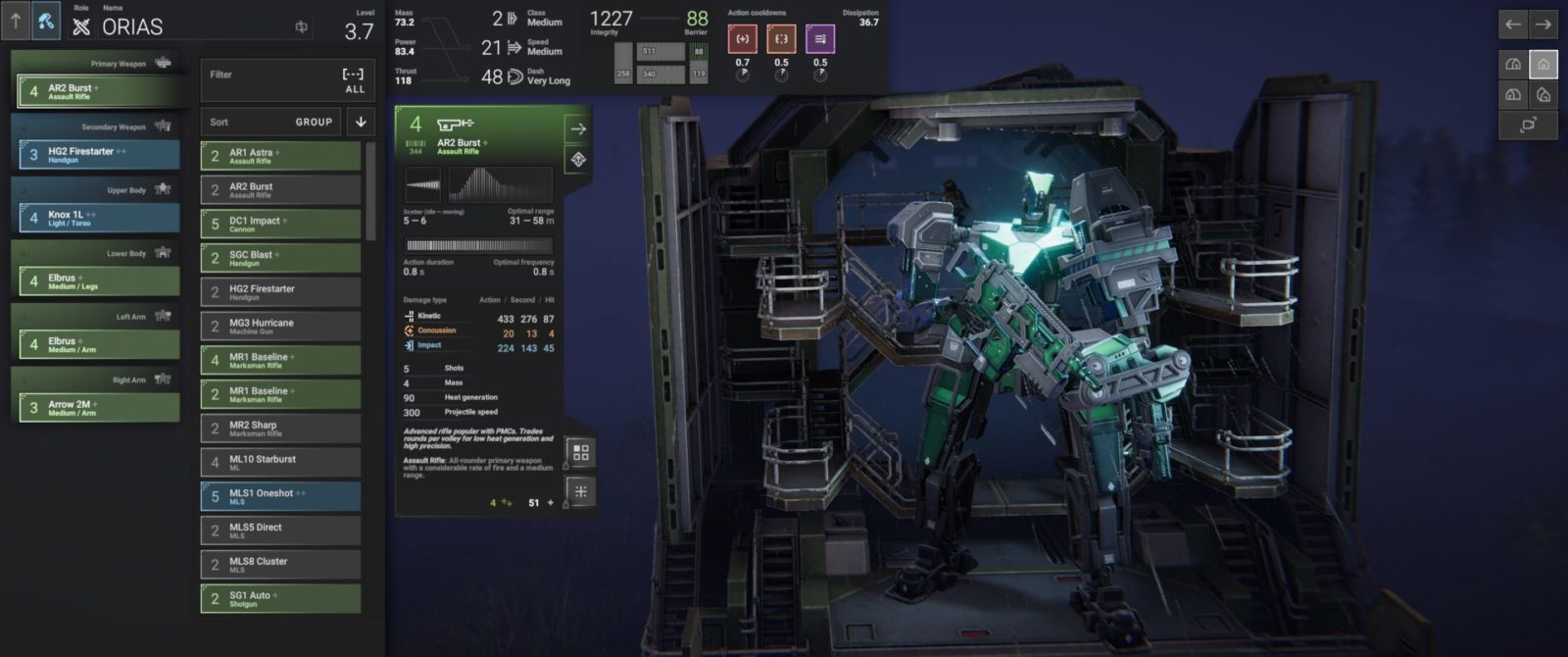Image resolution: width=1568 pixels, height=657 pixels.
Task: Select the AR2 Burst primary weapon slot
Action: 99,91
